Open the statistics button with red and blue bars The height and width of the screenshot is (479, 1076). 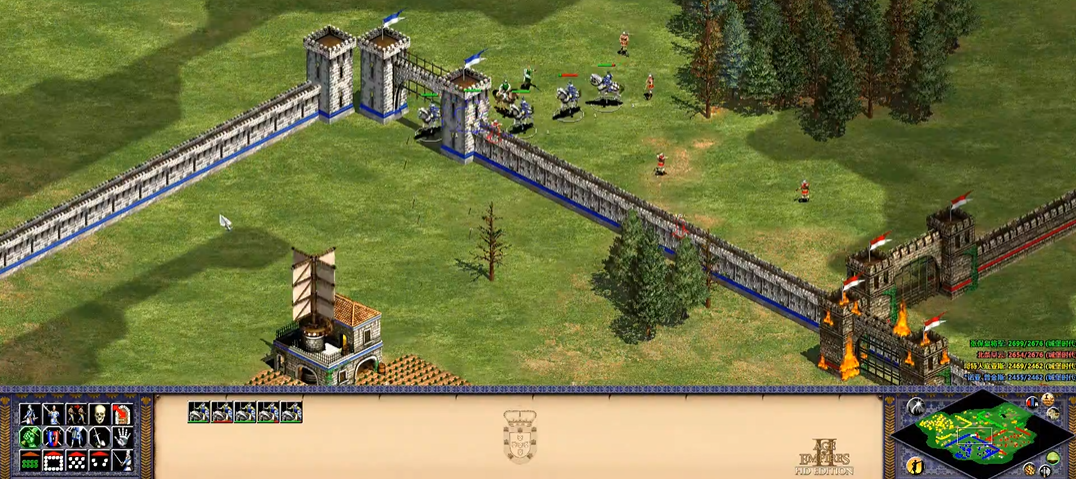tap(1031, 403)
